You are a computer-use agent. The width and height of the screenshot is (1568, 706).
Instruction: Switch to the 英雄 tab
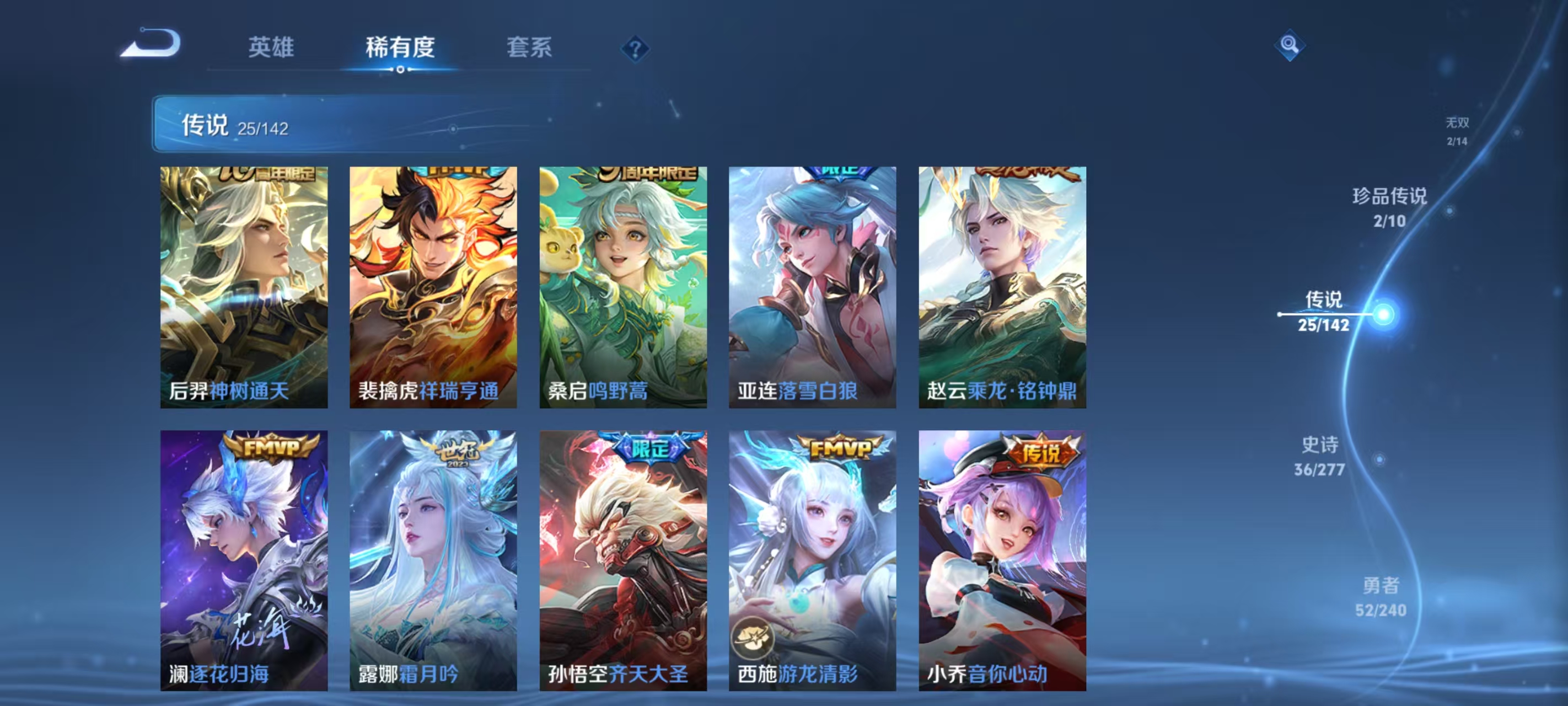click(x=270, y=48)
